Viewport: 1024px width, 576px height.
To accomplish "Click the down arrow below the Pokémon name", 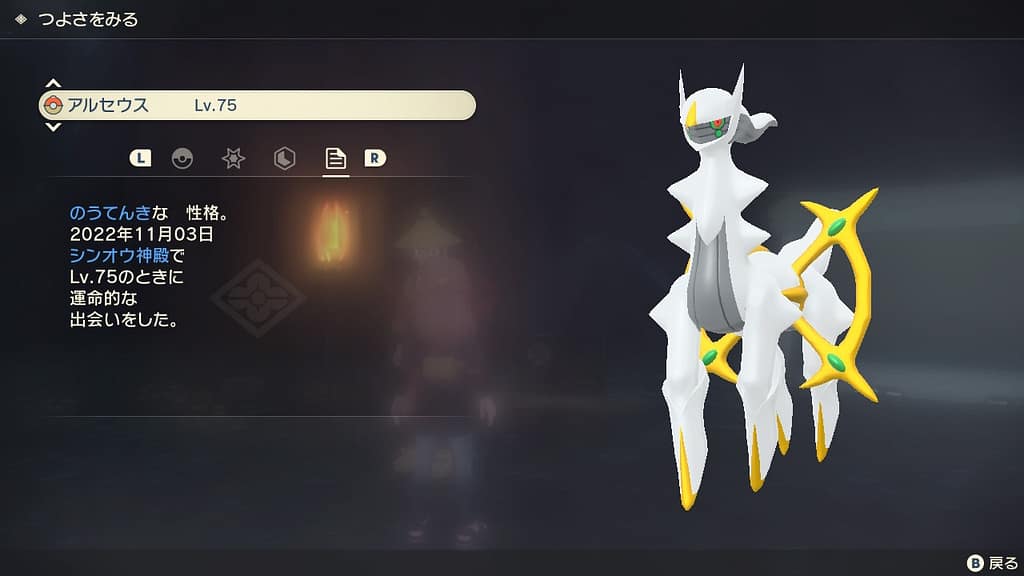I will [54, 127].
